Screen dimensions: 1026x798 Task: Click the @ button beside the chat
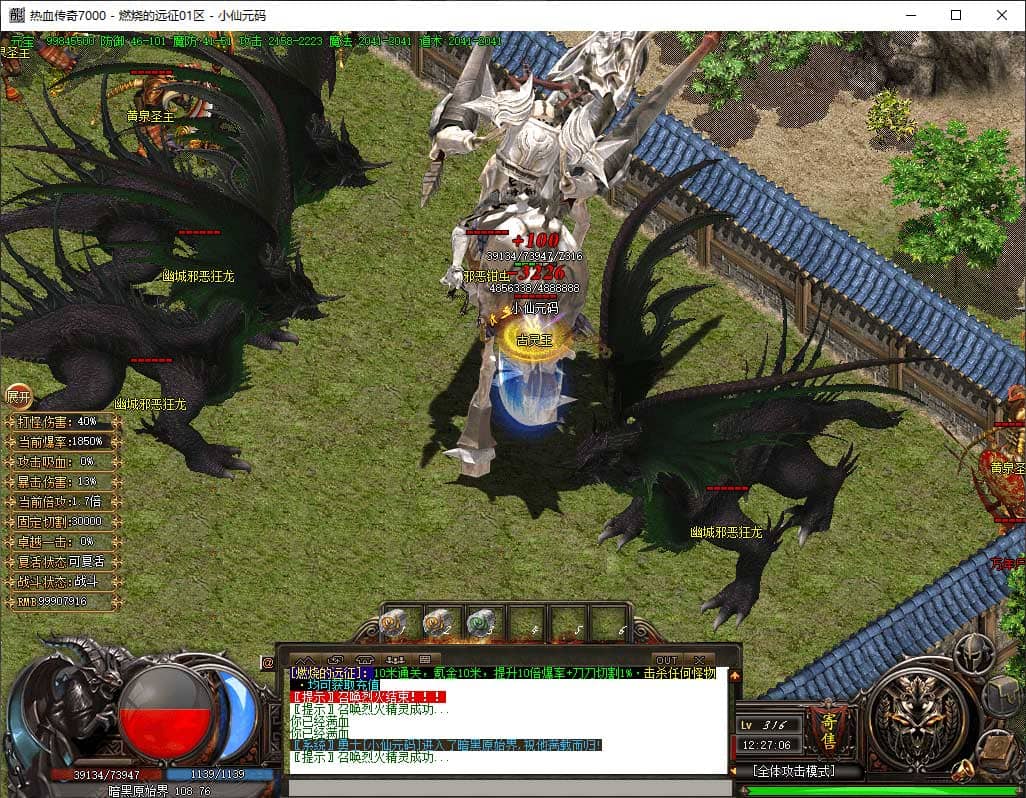click(x=267, y=662)
